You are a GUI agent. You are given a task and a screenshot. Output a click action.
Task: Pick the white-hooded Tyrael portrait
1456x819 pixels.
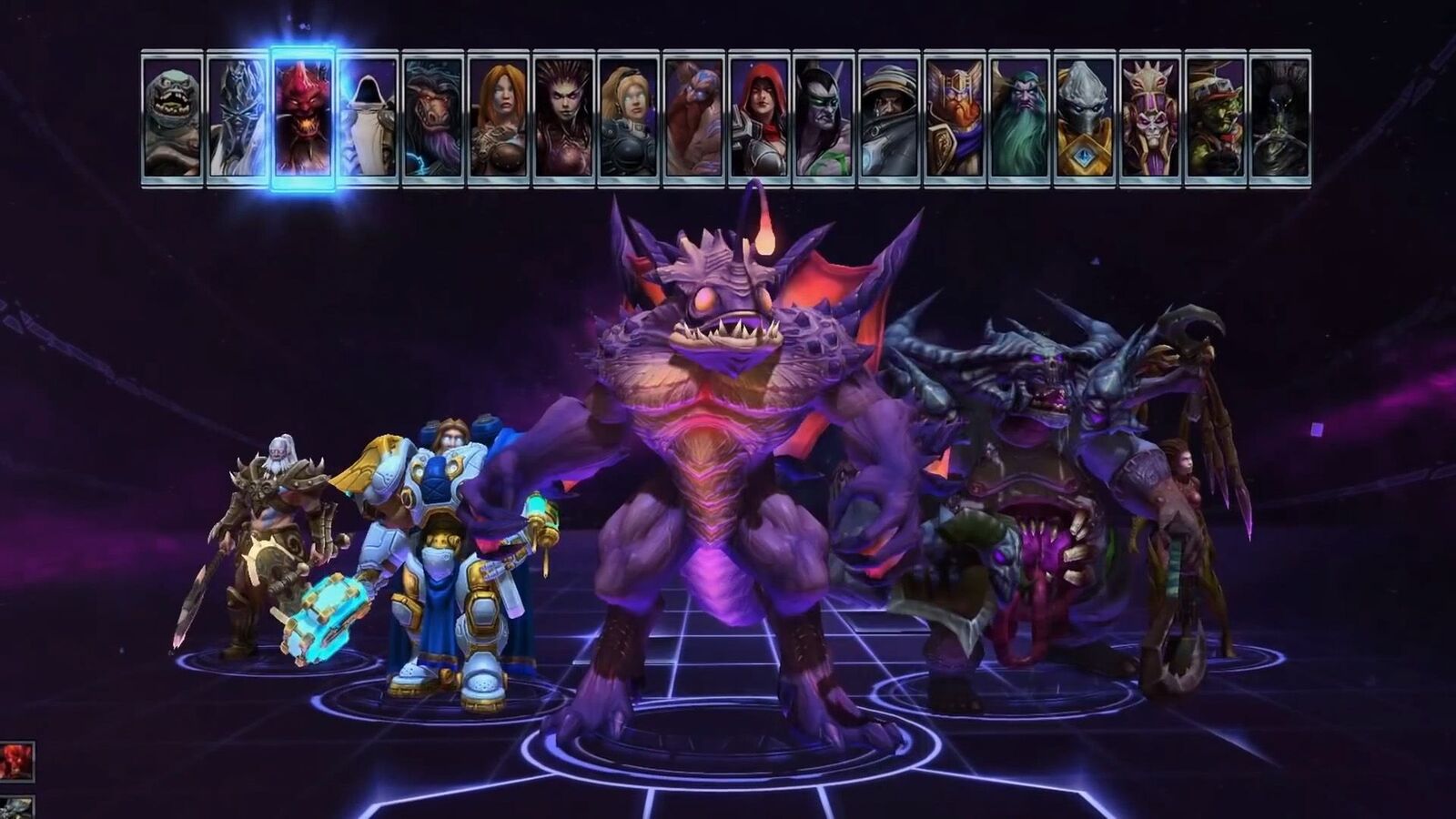pyautogui.click(x=369, y=118)
